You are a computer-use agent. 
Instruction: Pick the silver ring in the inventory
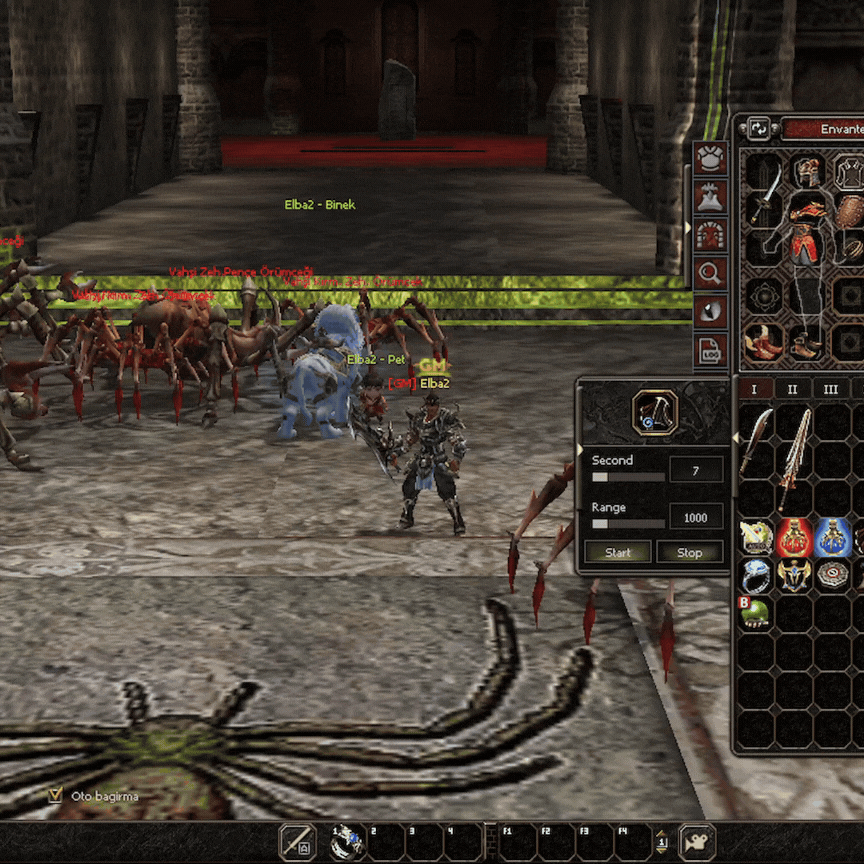(x=758, y=575)
